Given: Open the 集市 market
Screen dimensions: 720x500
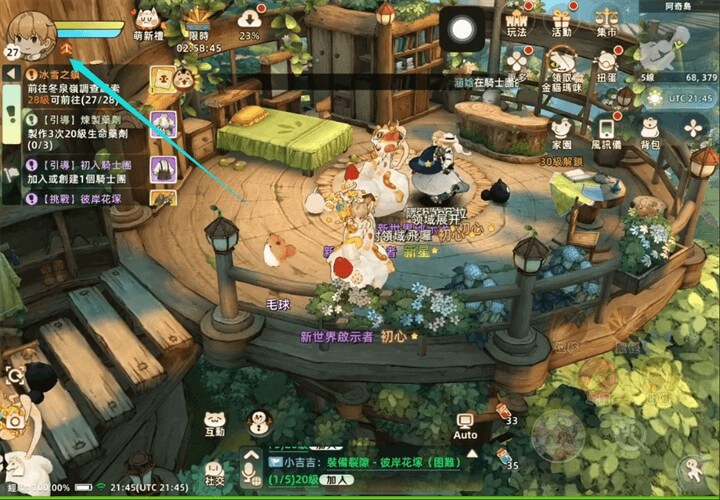Looking at the screenshot, I should pyautogui.click(x=606, y=24).
